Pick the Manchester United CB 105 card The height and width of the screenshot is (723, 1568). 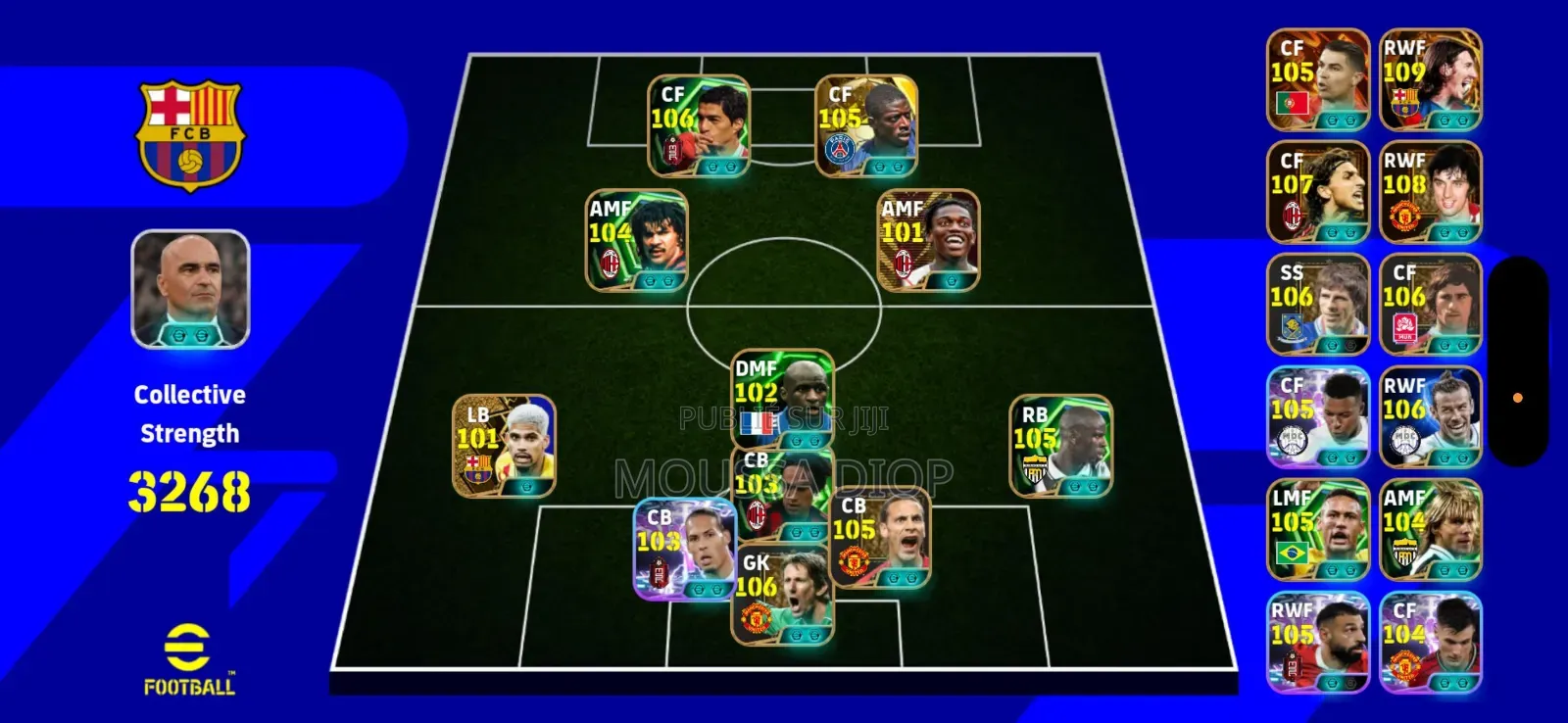pos(880,541)
